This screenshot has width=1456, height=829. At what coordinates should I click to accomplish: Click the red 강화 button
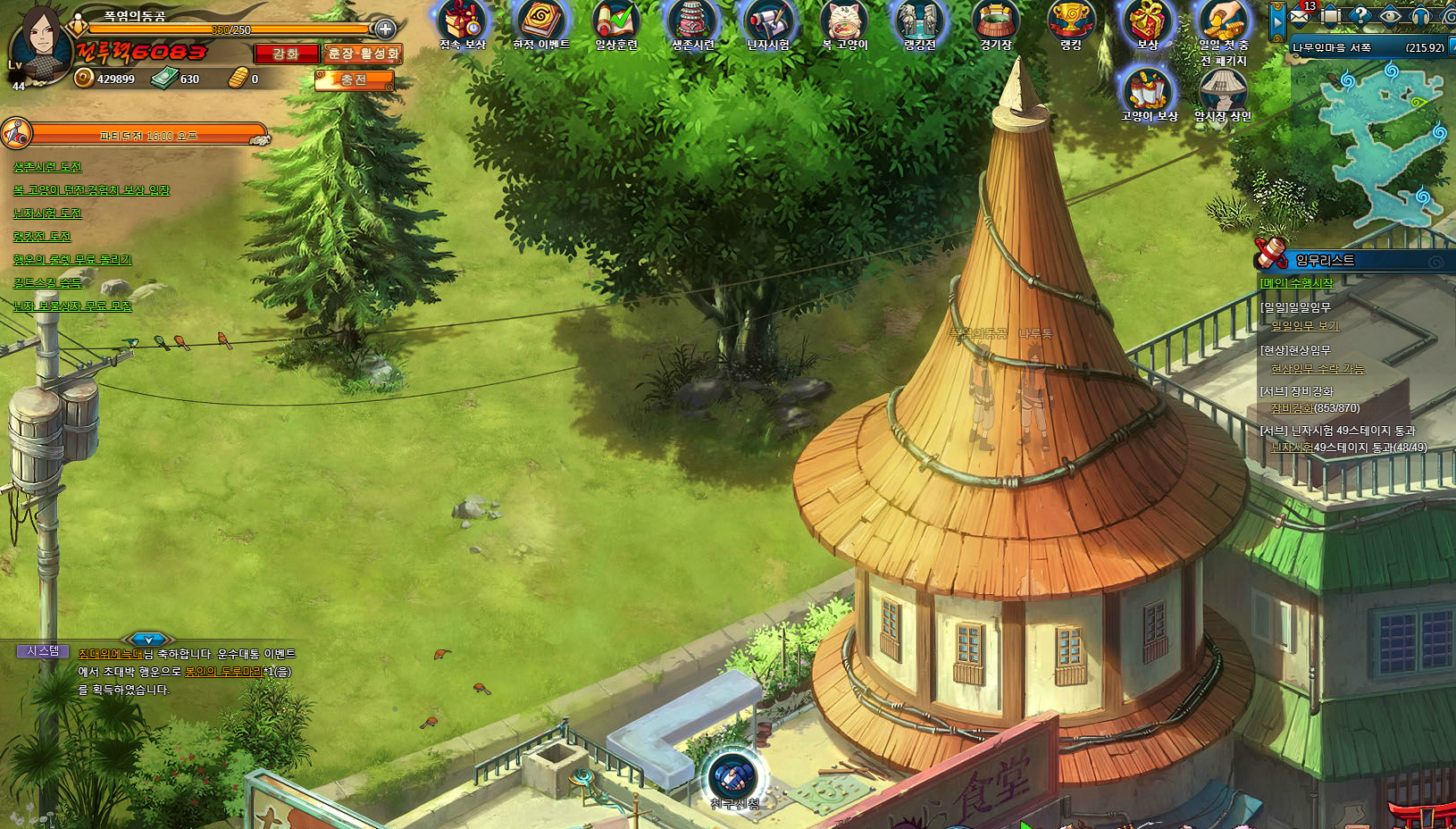[286, 54]
